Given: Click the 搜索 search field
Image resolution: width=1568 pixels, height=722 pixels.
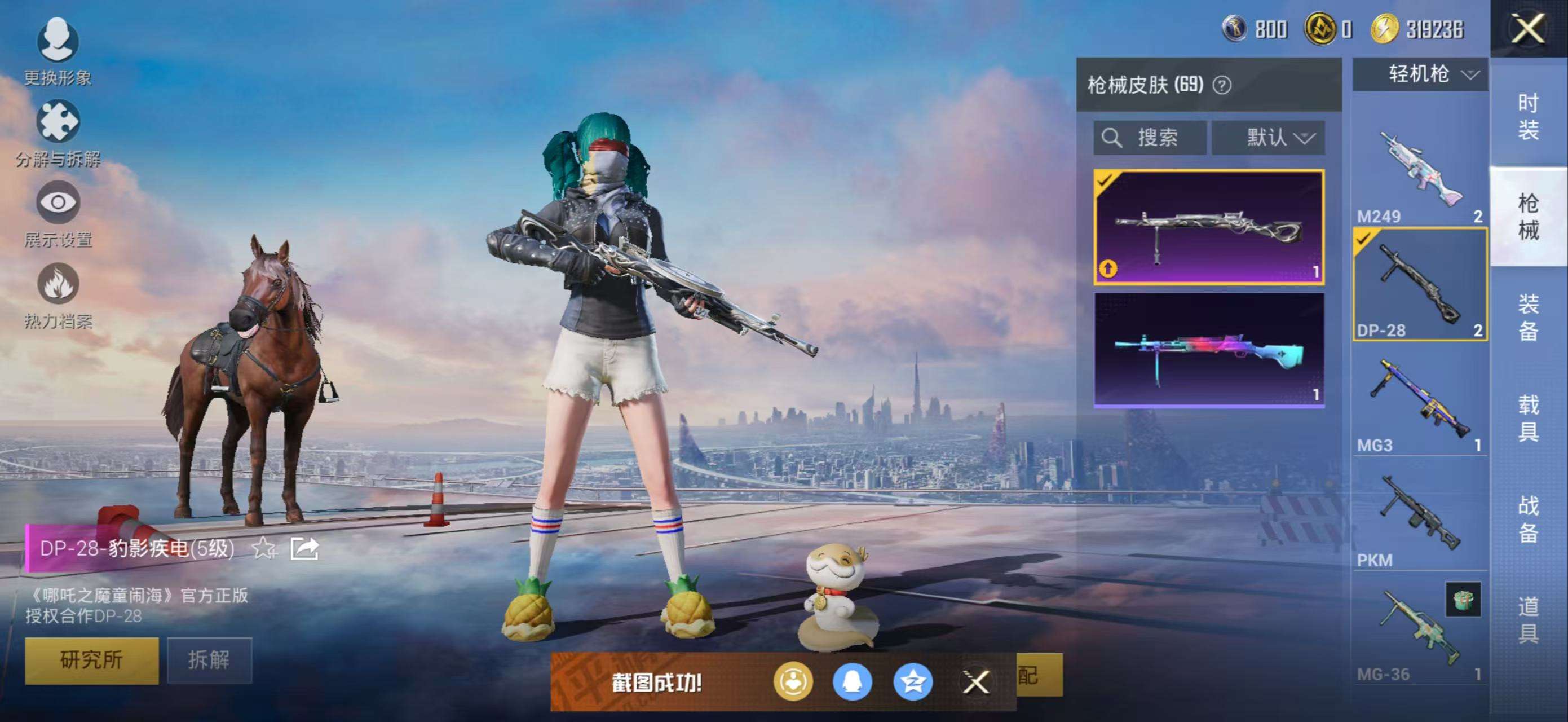Looking at the screenshot, I should (x=1149, y=138).
